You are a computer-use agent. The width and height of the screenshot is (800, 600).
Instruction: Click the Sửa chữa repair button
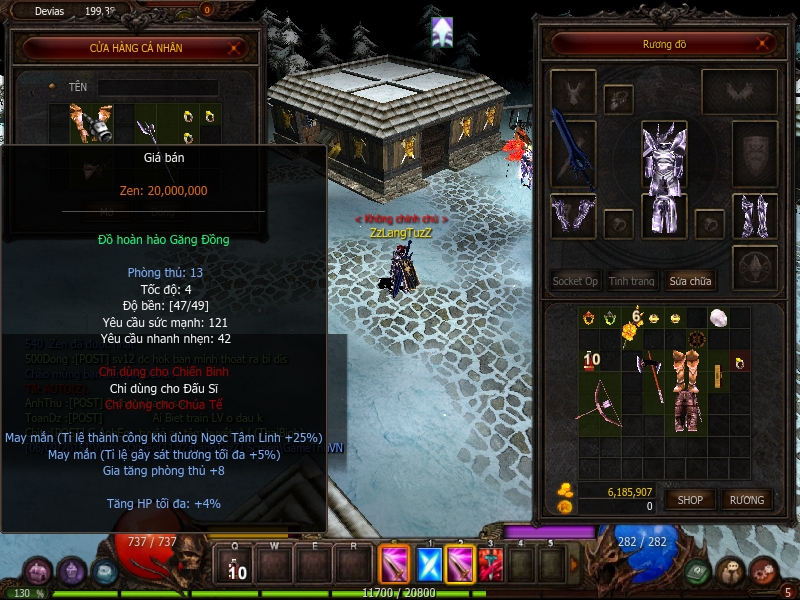[x=690, y=281]
